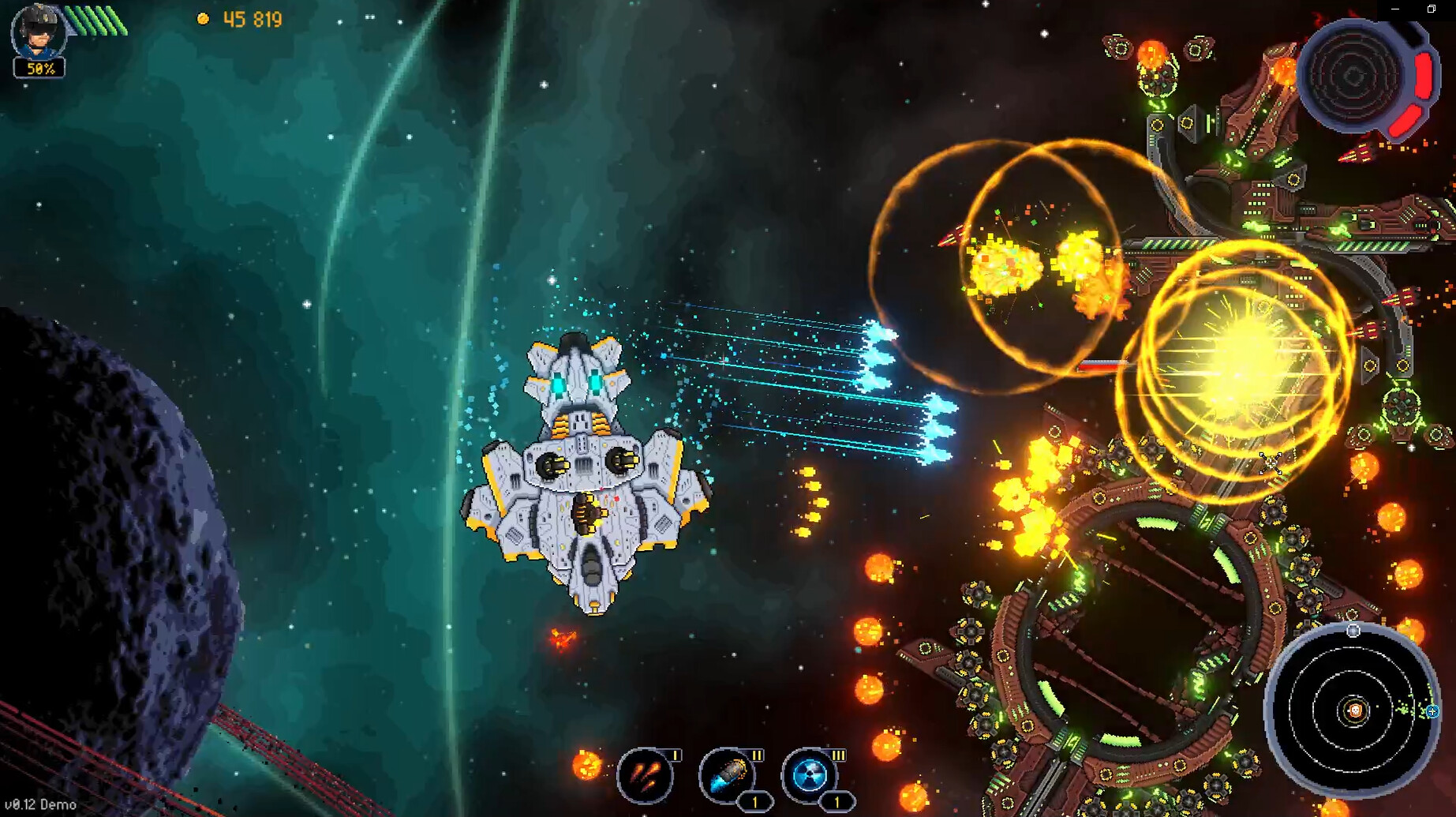Screen dimensions: 1456x817
Task: Click the orange player dot on the minimap
Action: coord(1355,710)
